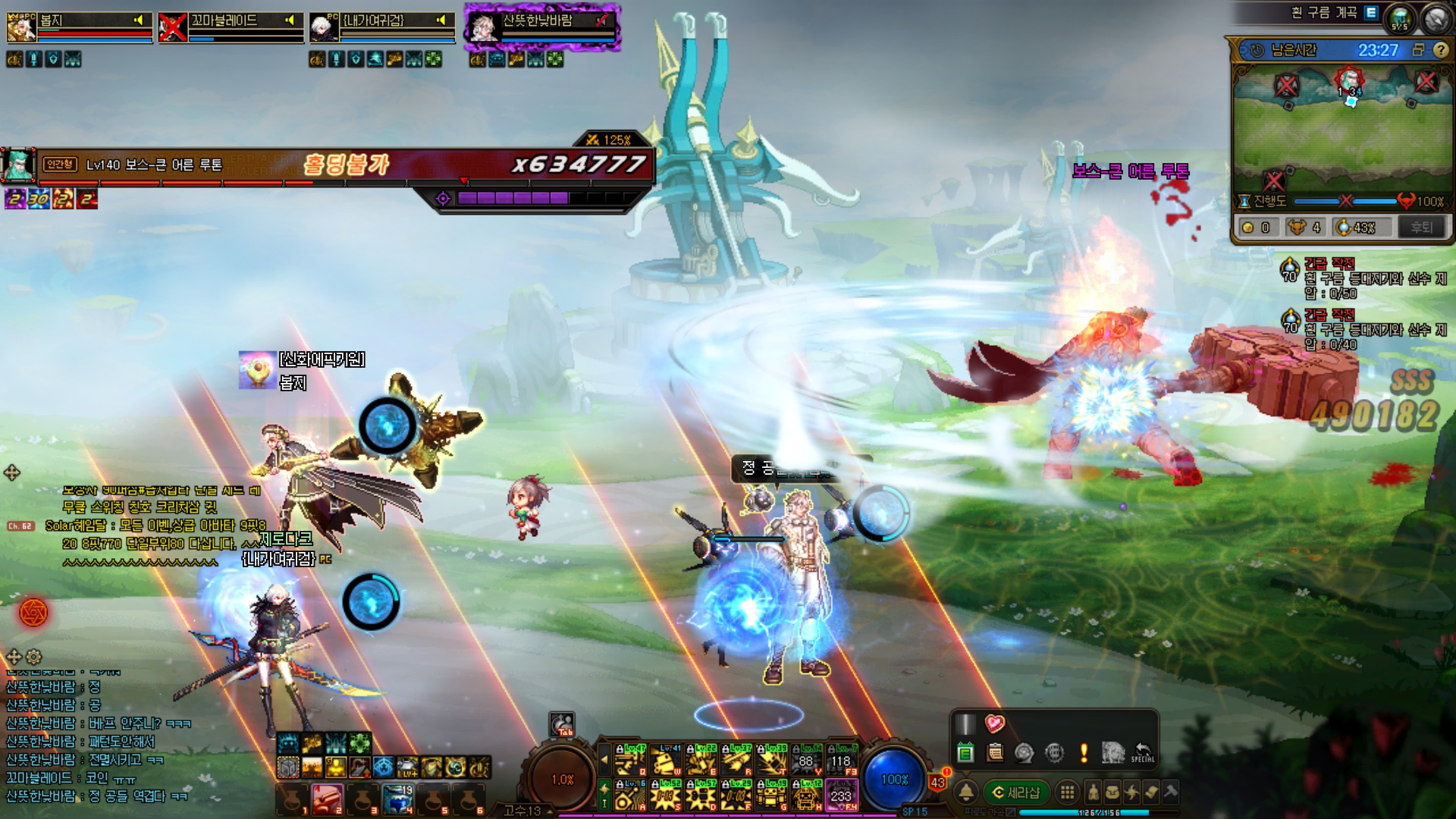Open the 세라샵 cash shop
Screen dimensions: 1456x819
1016,792
